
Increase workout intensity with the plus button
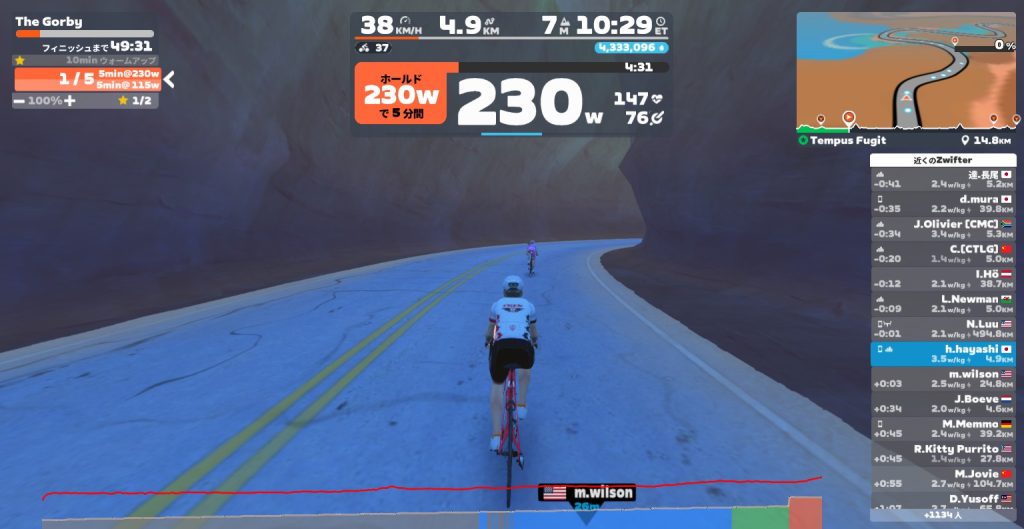(x=70, y=101)
